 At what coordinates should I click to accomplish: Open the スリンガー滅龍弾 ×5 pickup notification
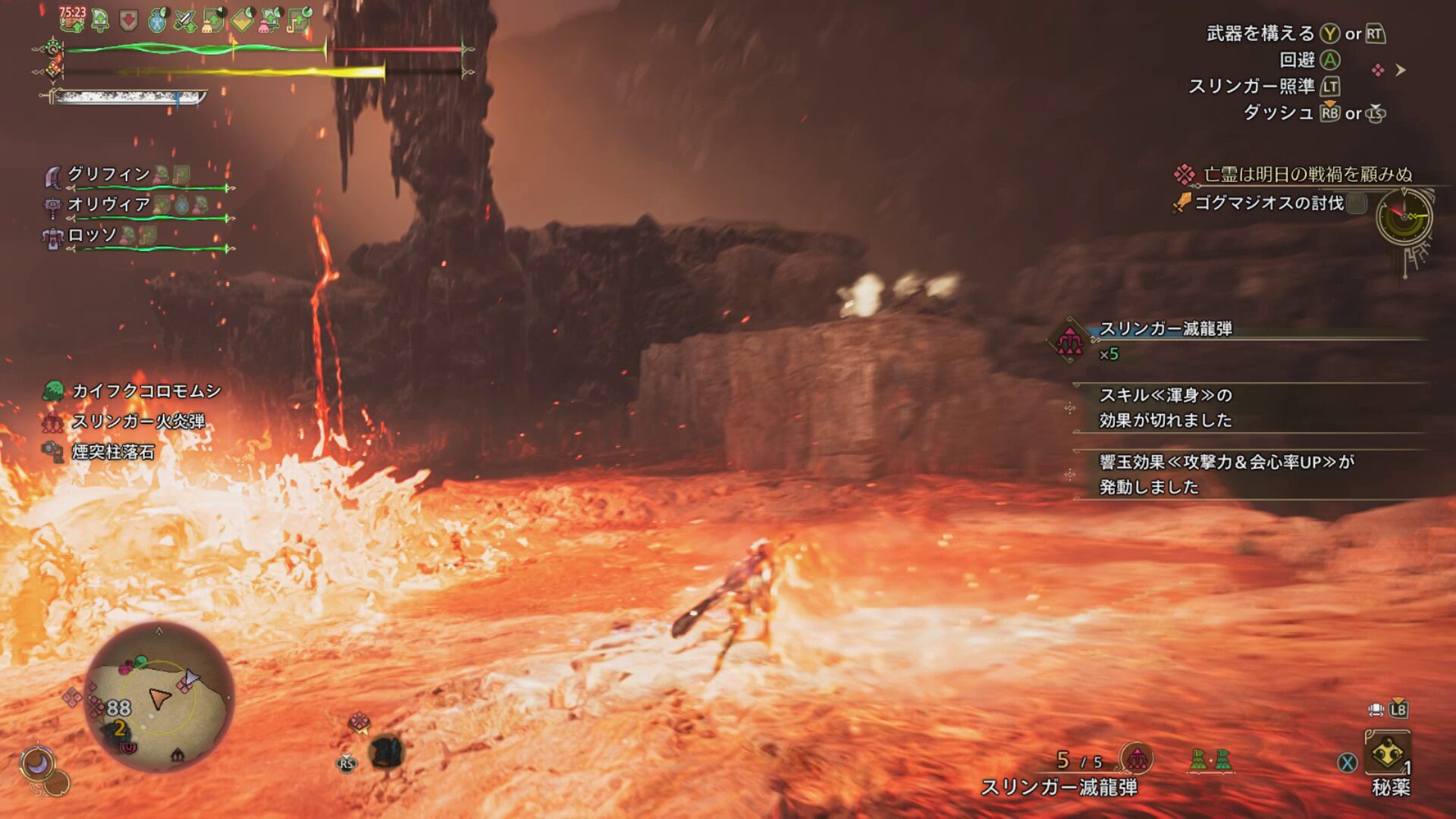[1166, 340]
